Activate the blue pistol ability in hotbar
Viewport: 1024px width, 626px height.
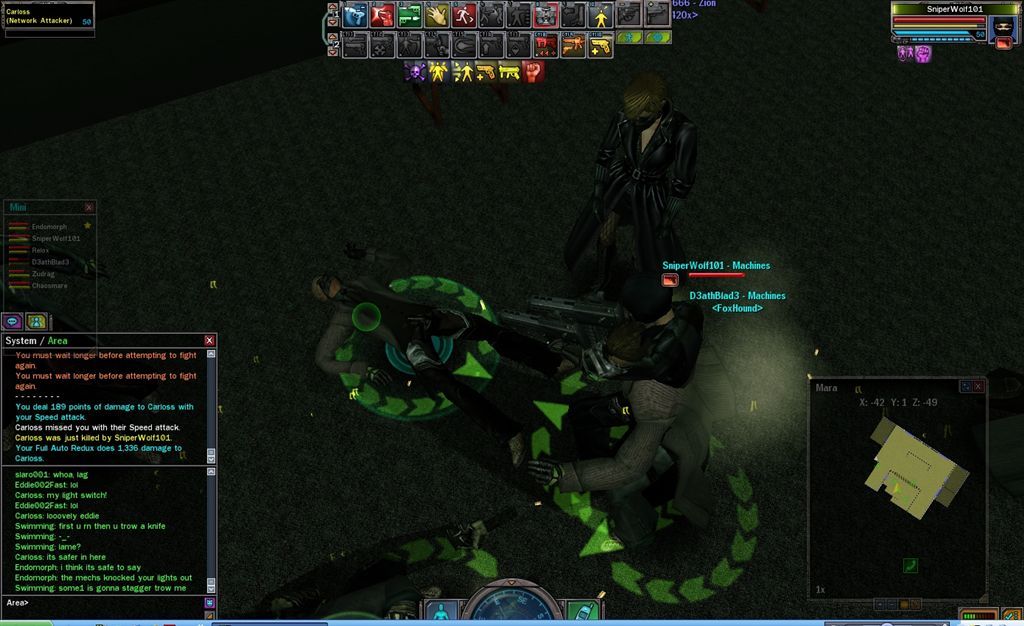point(354,16)
